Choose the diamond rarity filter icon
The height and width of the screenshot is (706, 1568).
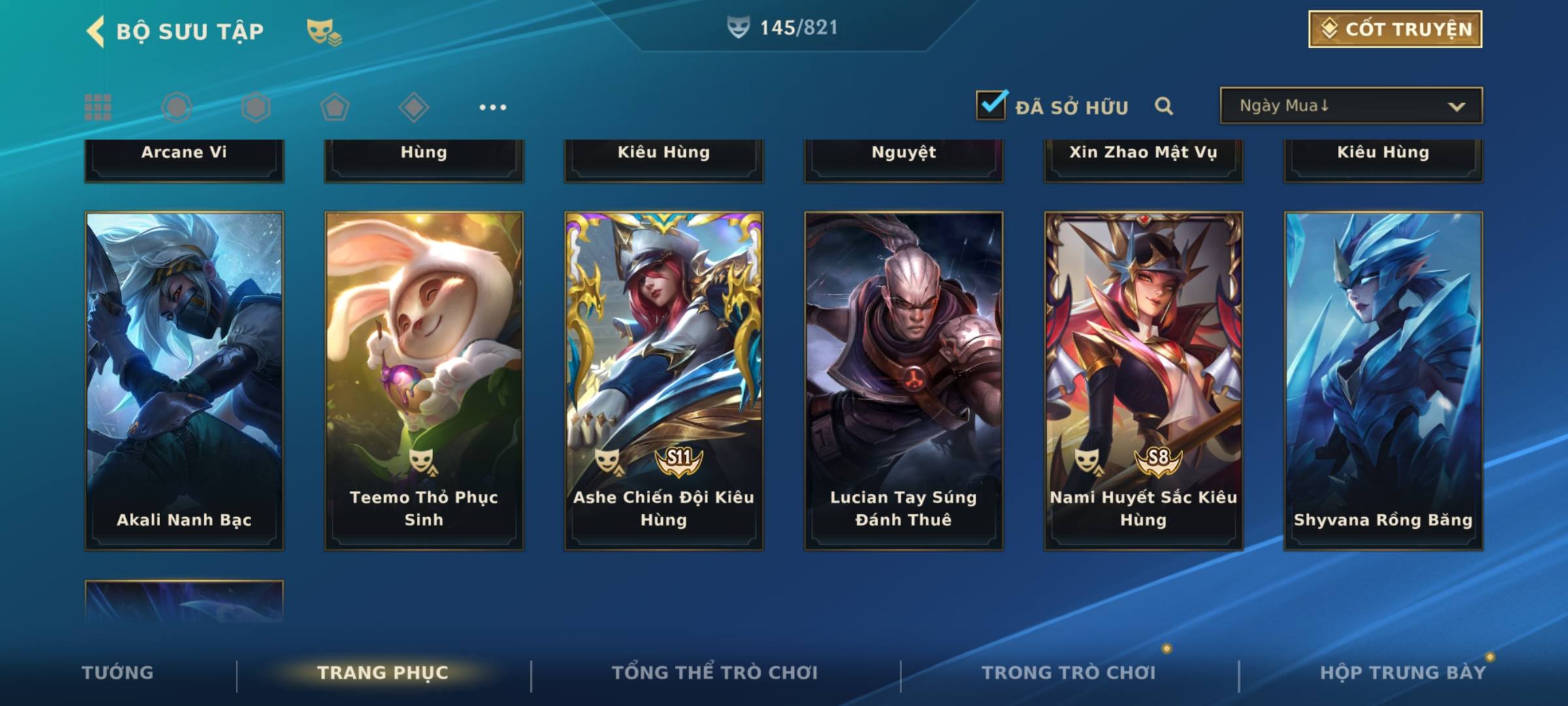[414, 107]
